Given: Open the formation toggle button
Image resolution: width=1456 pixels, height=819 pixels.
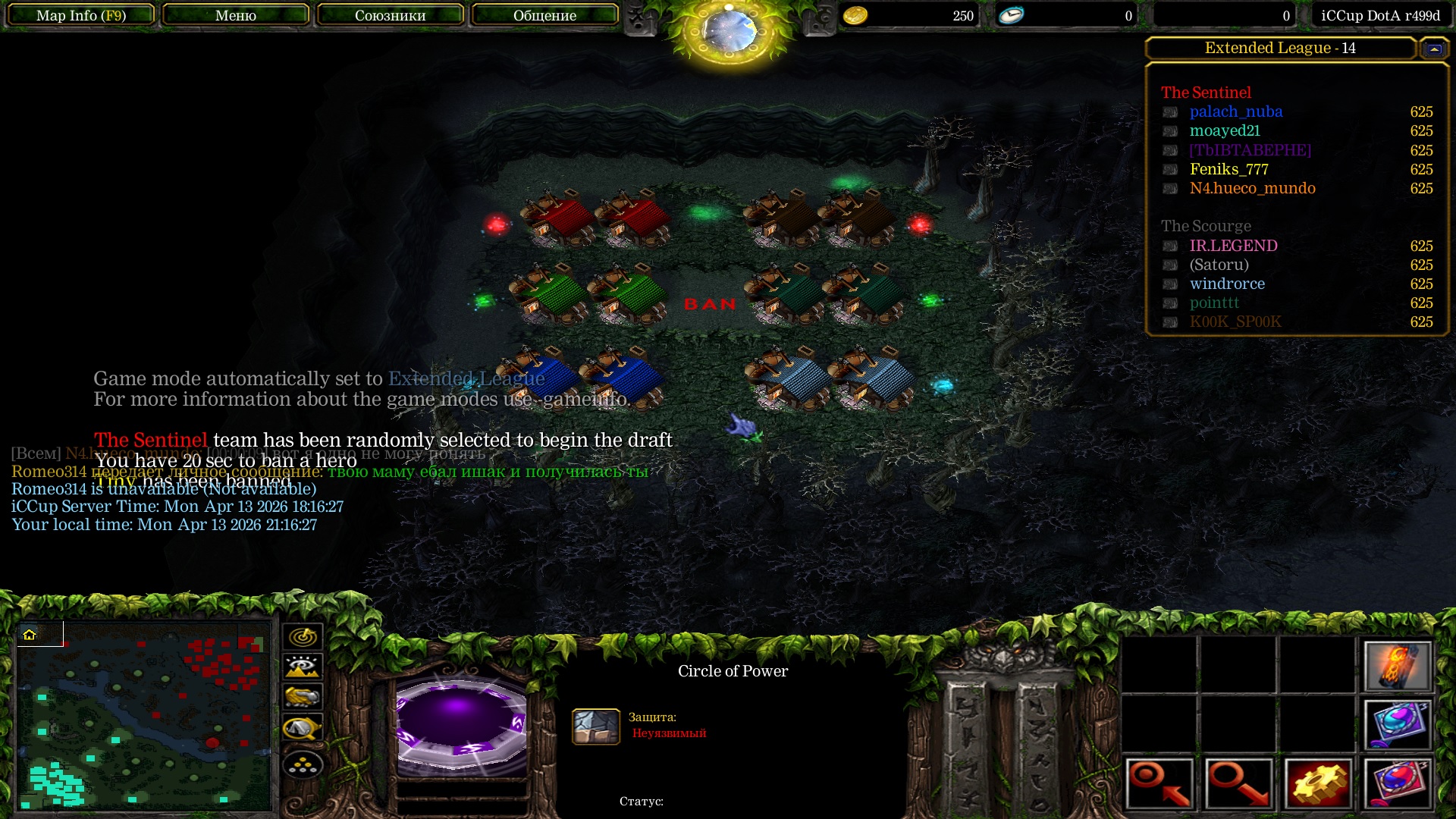Looking at the screenshot, I should click(303, 764).
